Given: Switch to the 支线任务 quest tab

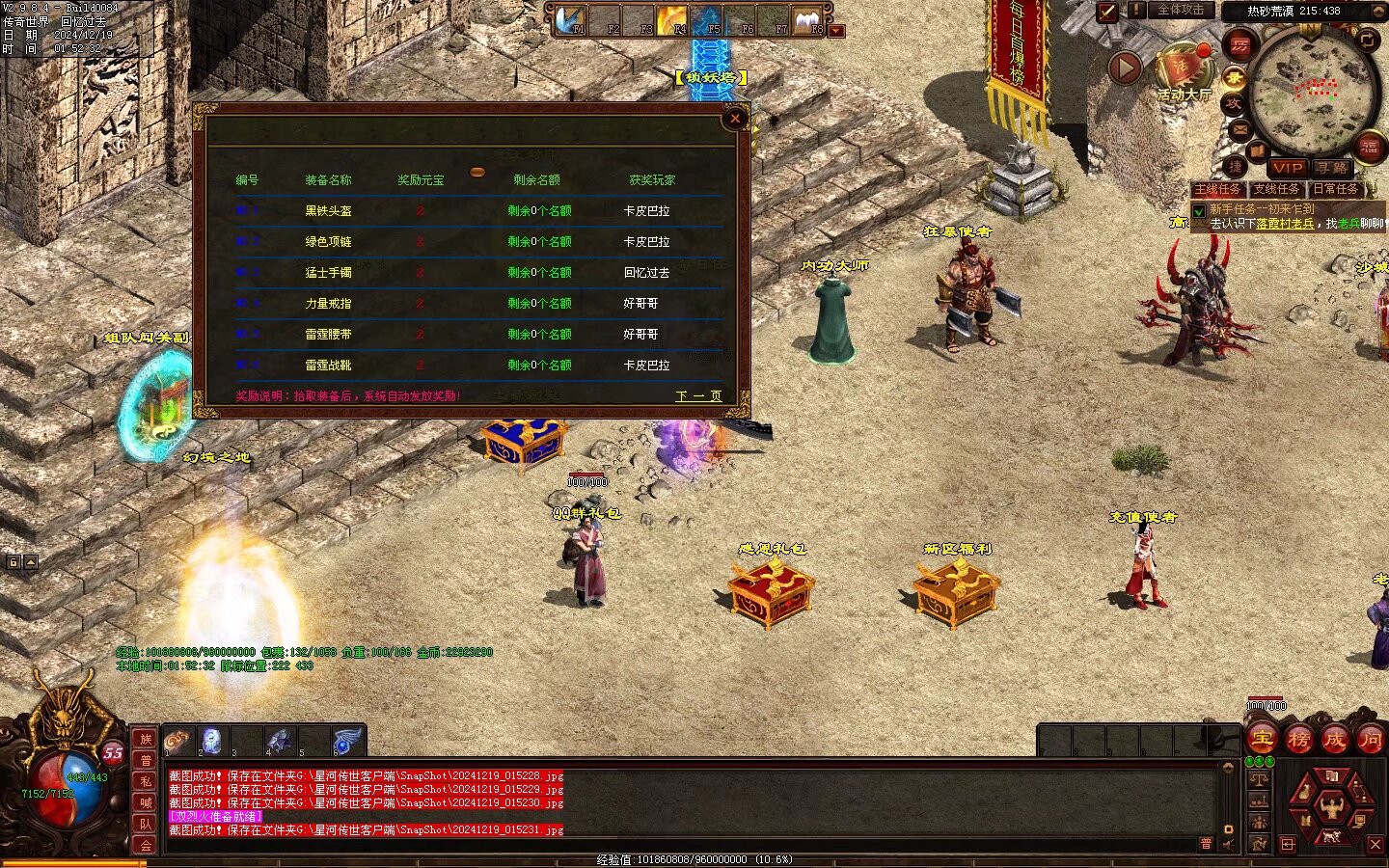Looking at the screenshot, I should click(x=1276, y=189).
